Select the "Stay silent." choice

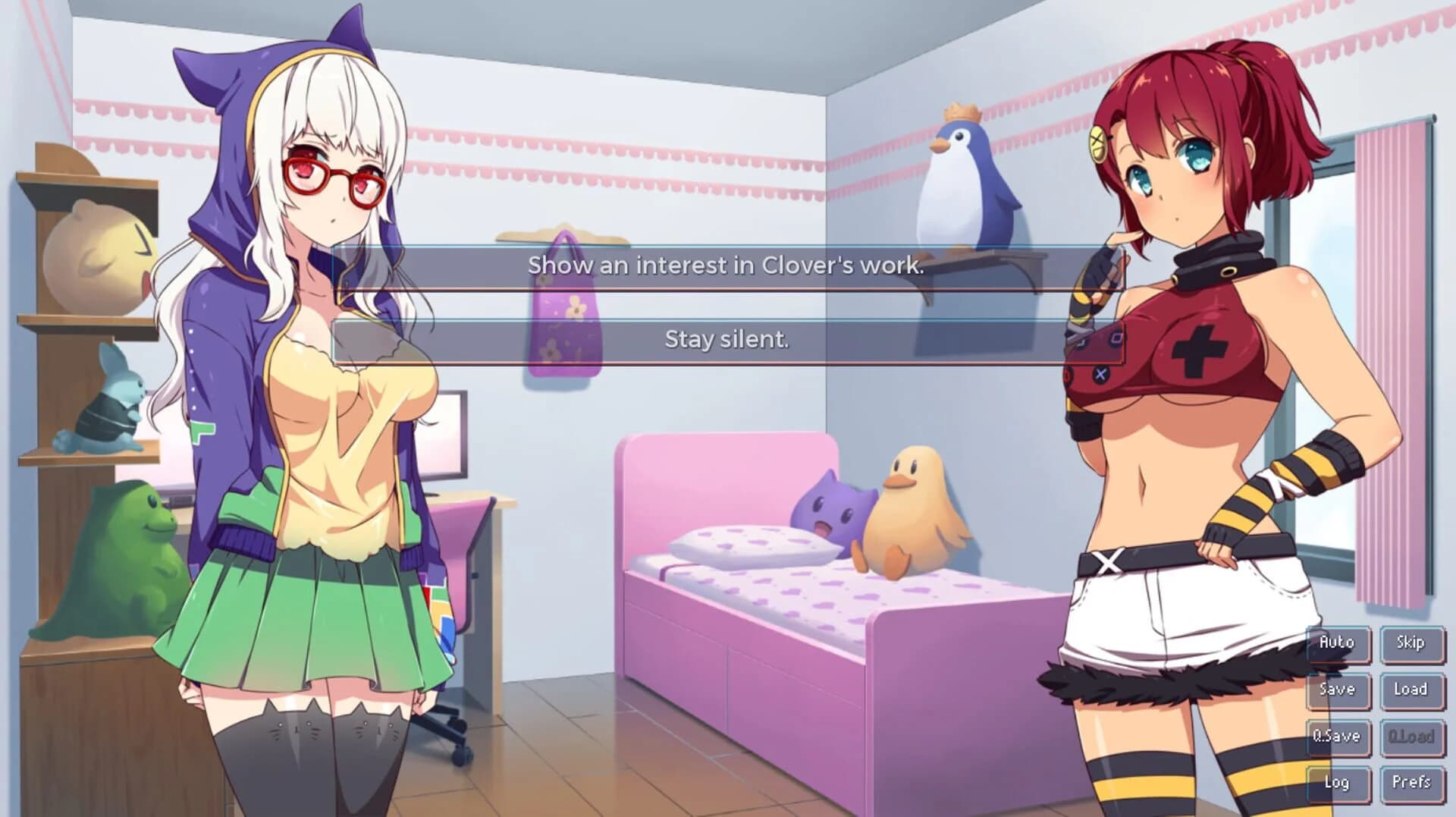[726, 342]
